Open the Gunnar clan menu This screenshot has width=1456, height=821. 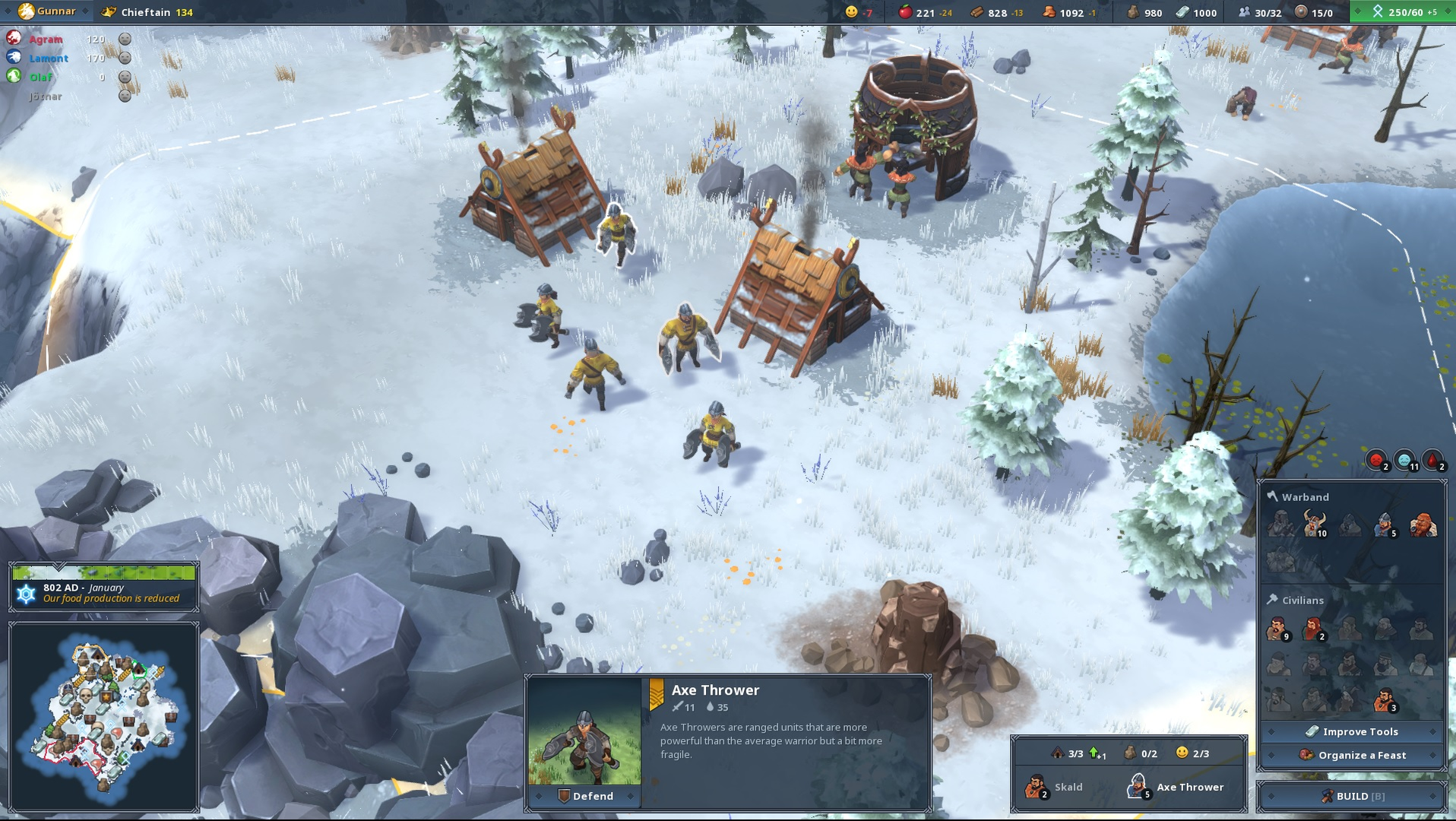click(x=50, y=11)
